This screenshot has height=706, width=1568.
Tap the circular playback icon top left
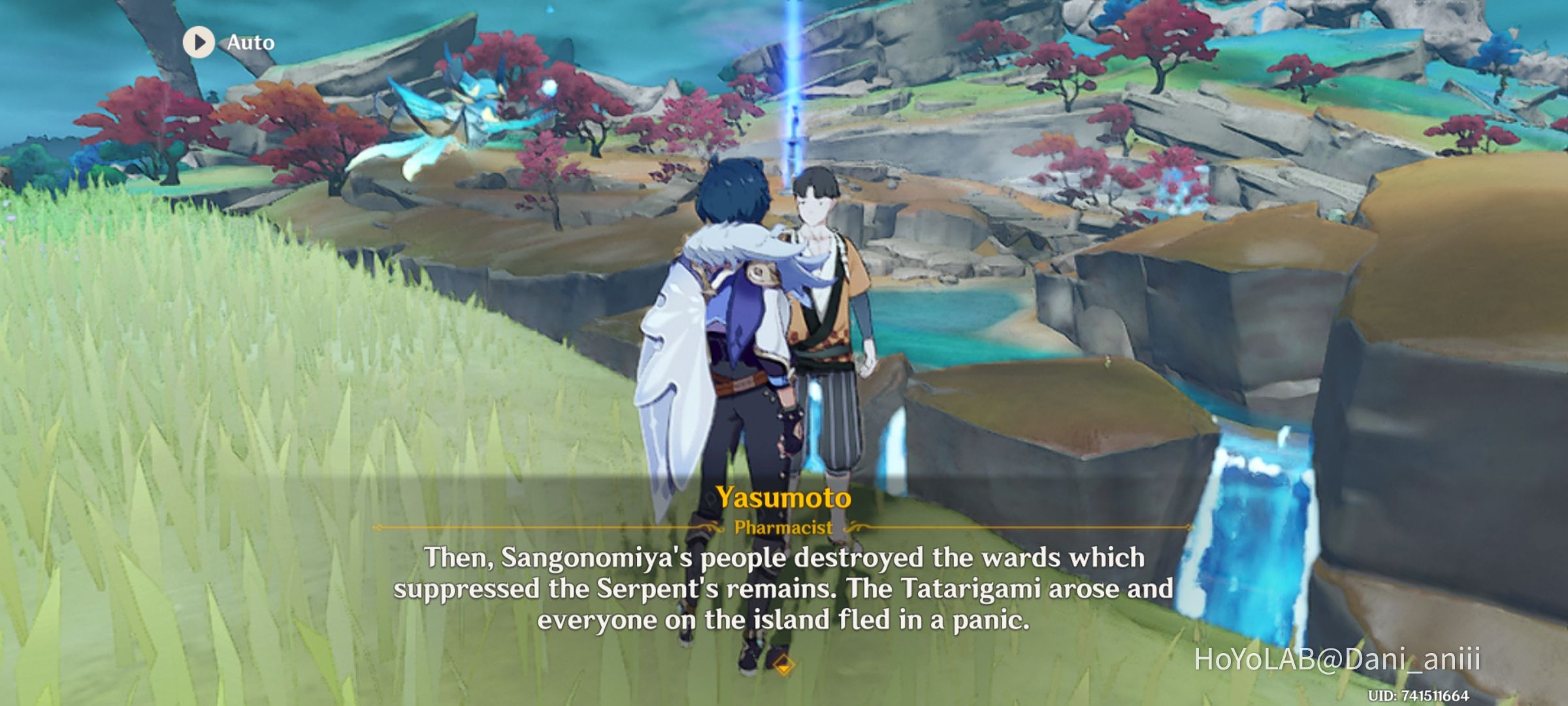(199, 42)
